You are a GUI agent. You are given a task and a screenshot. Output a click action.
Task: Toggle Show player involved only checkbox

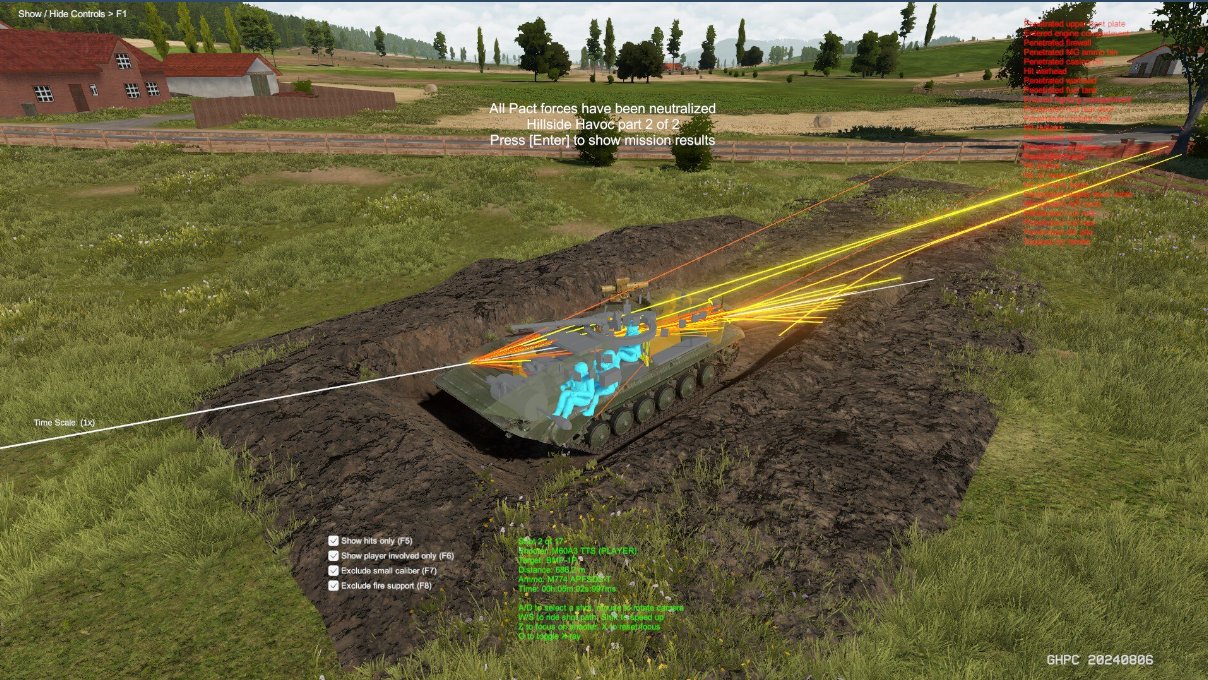333,556
